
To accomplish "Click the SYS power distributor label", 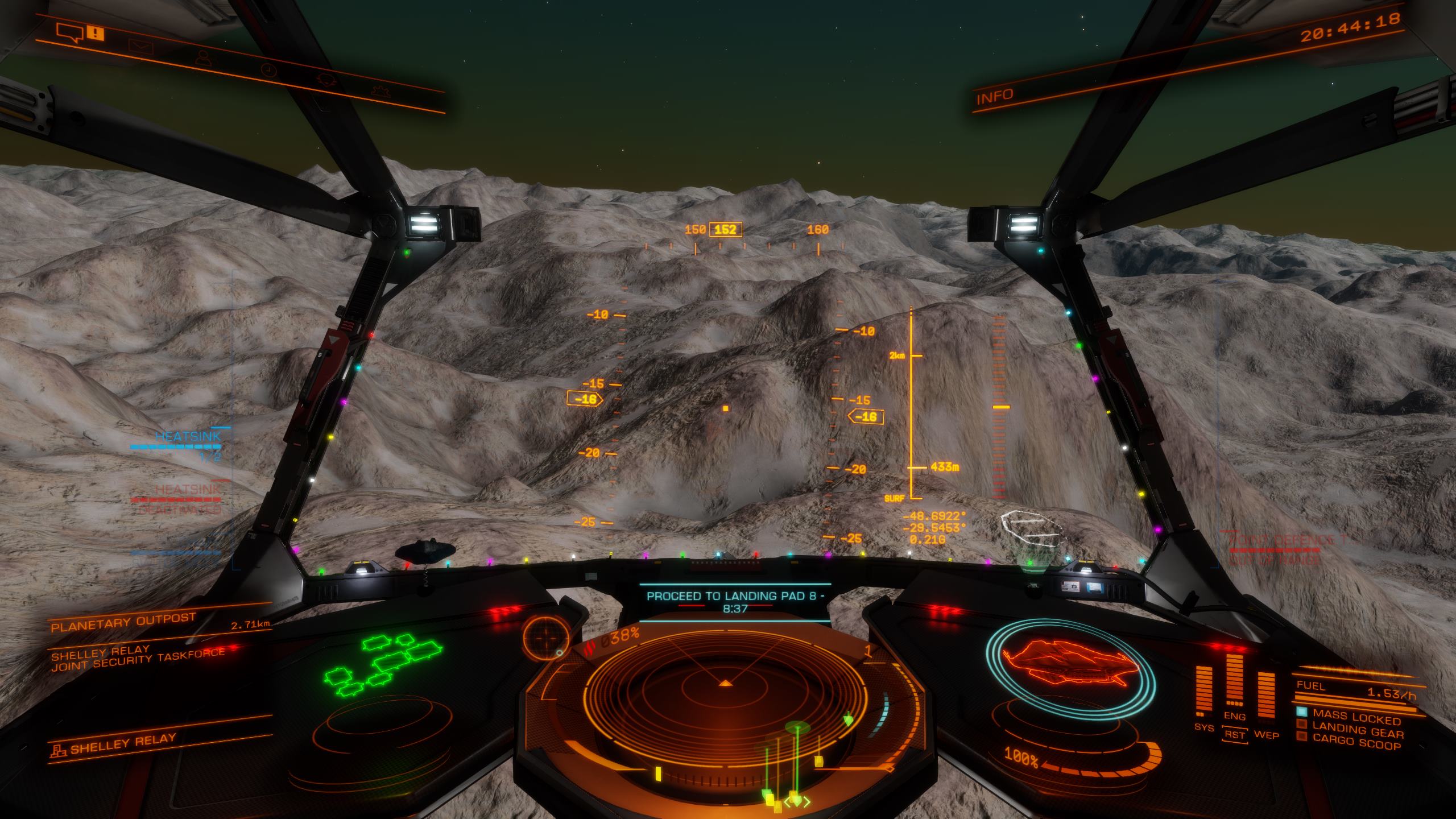I will 1204,727.
